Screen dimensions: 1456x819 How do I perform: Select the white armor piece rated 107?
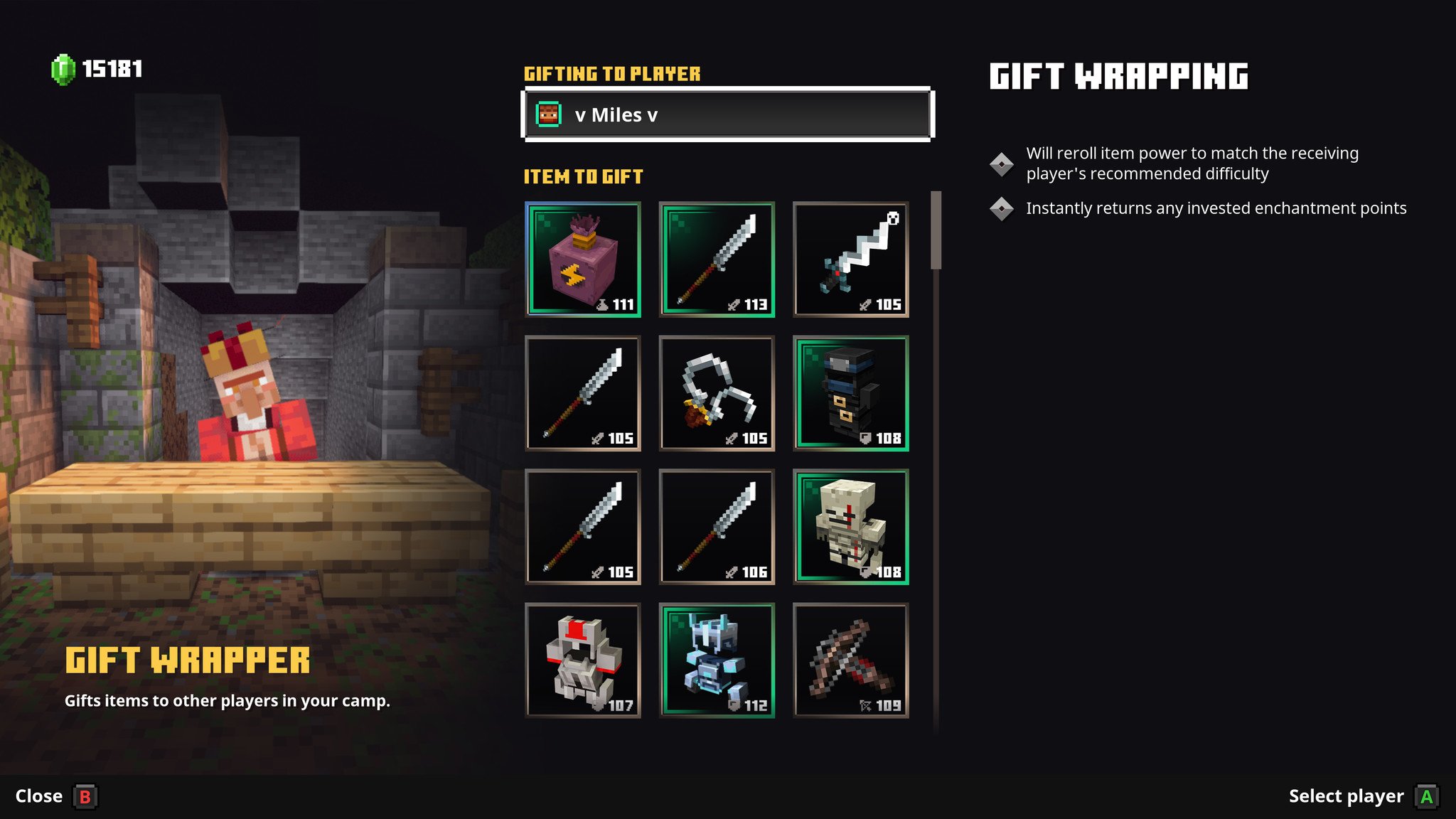583,660
